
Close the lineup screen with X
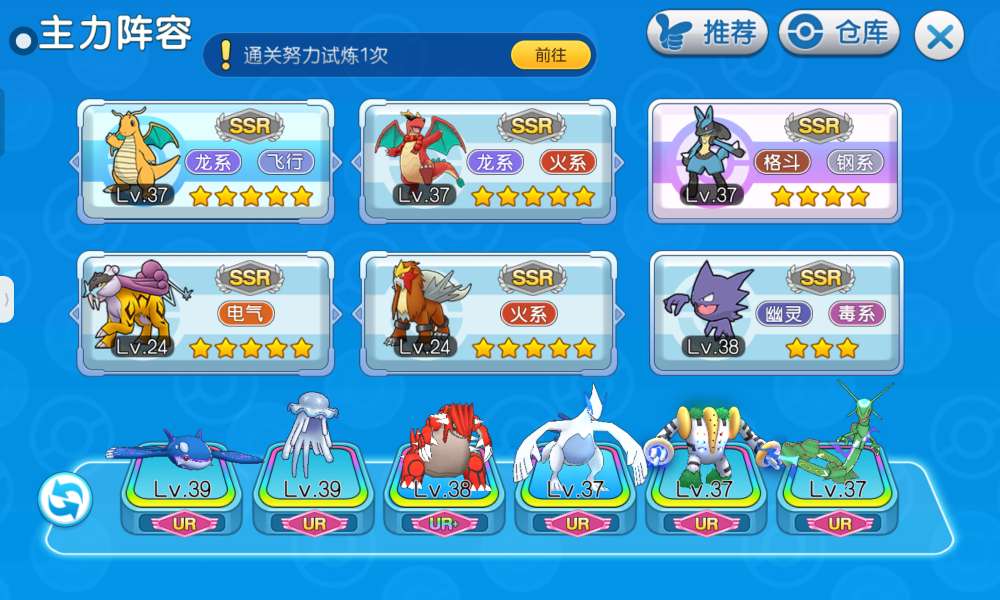939,37
